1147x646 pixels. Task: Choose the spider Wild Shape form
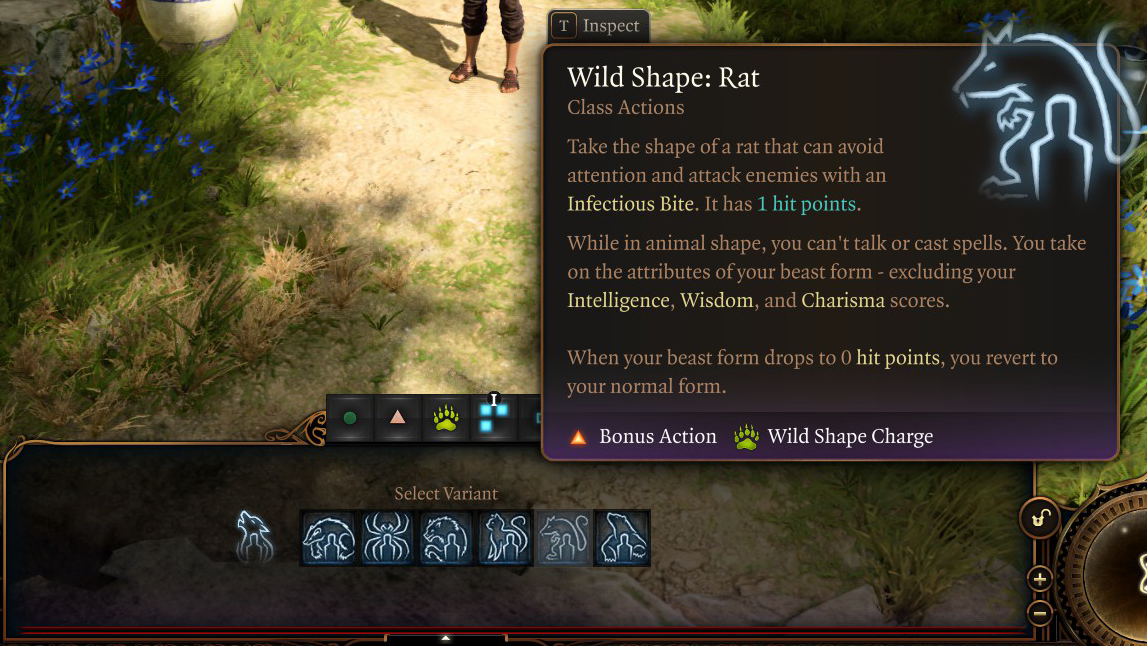pos(387,538)
